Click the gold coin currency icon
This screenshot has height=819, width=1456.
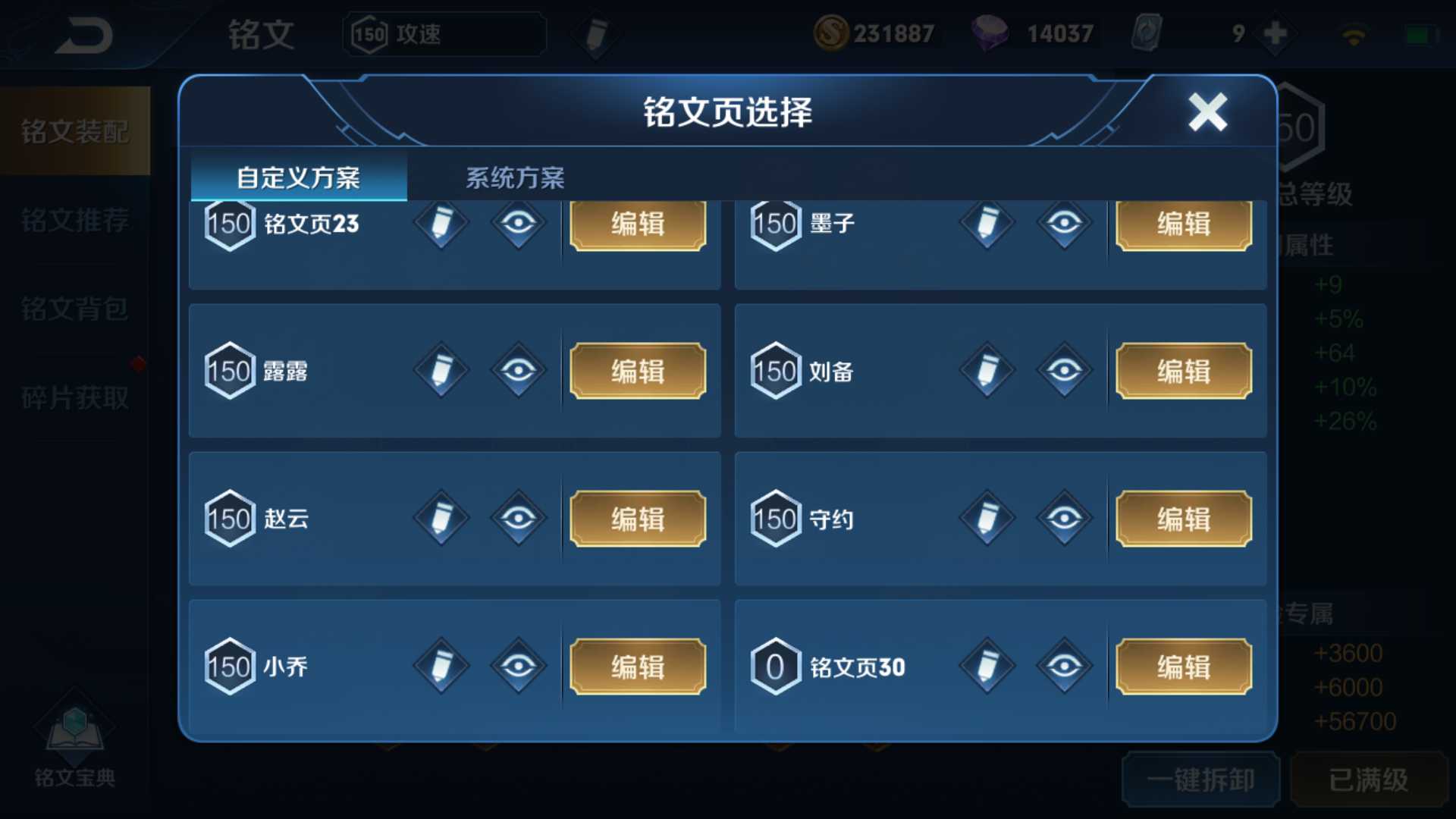coord(832,32)
